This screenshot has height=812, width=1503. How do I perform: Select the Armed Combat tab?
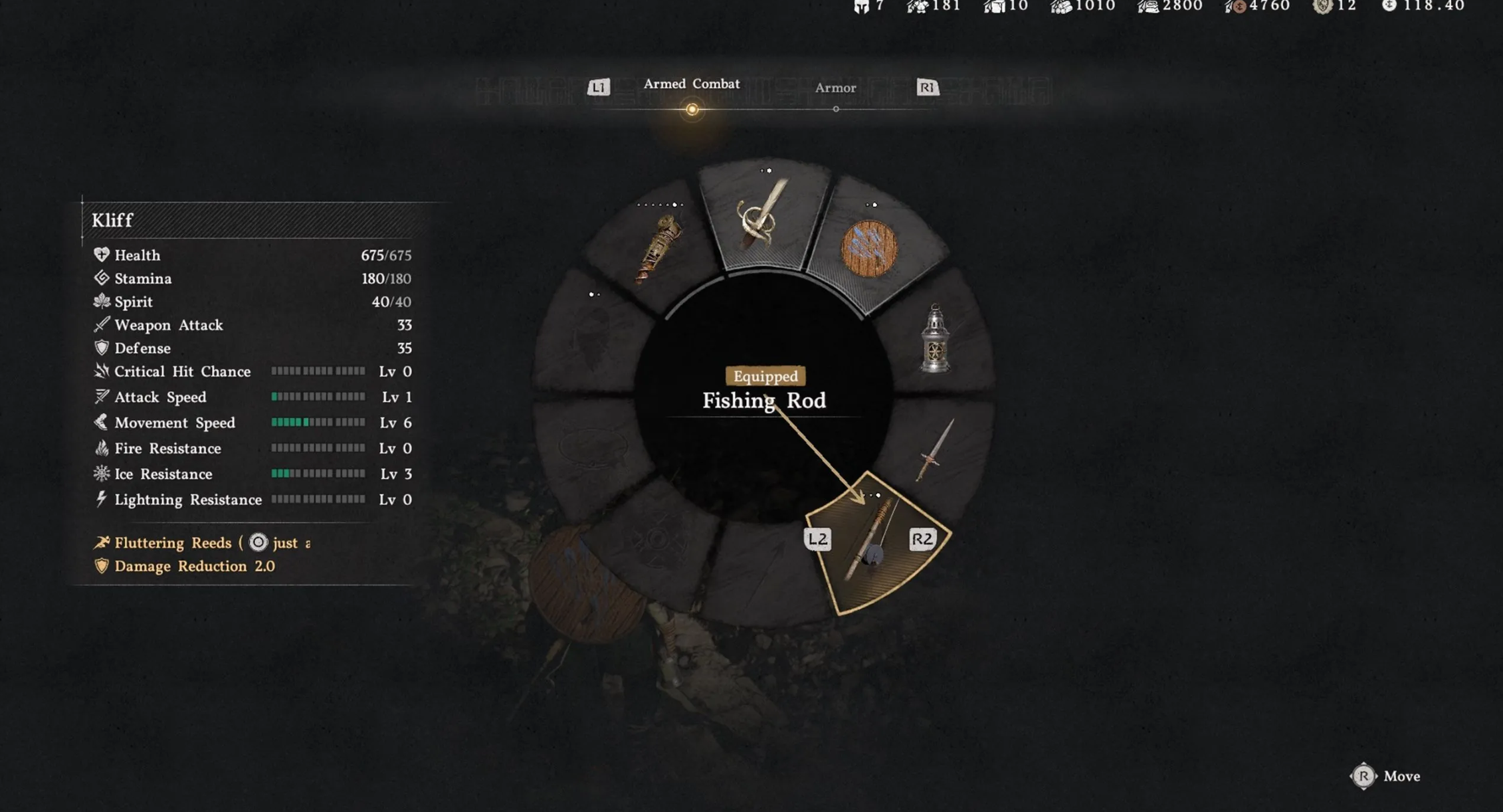tap(691, 84)
